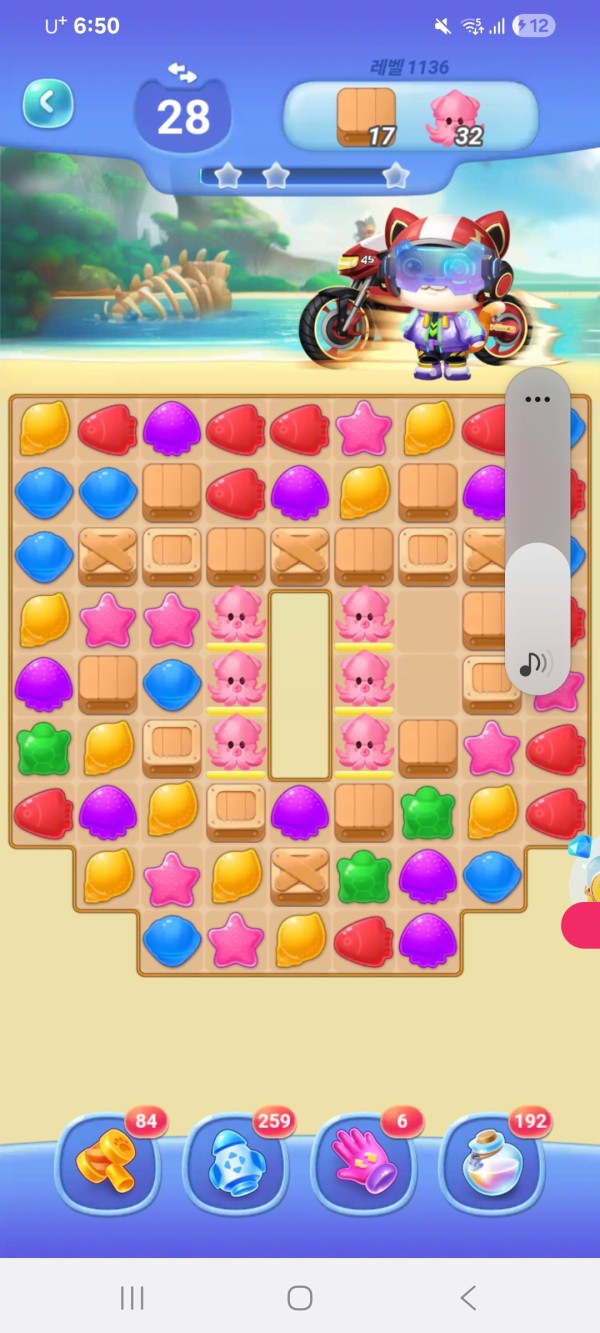
Task: Activate the orange paw hammer booster
Action: coord(107,1162)
